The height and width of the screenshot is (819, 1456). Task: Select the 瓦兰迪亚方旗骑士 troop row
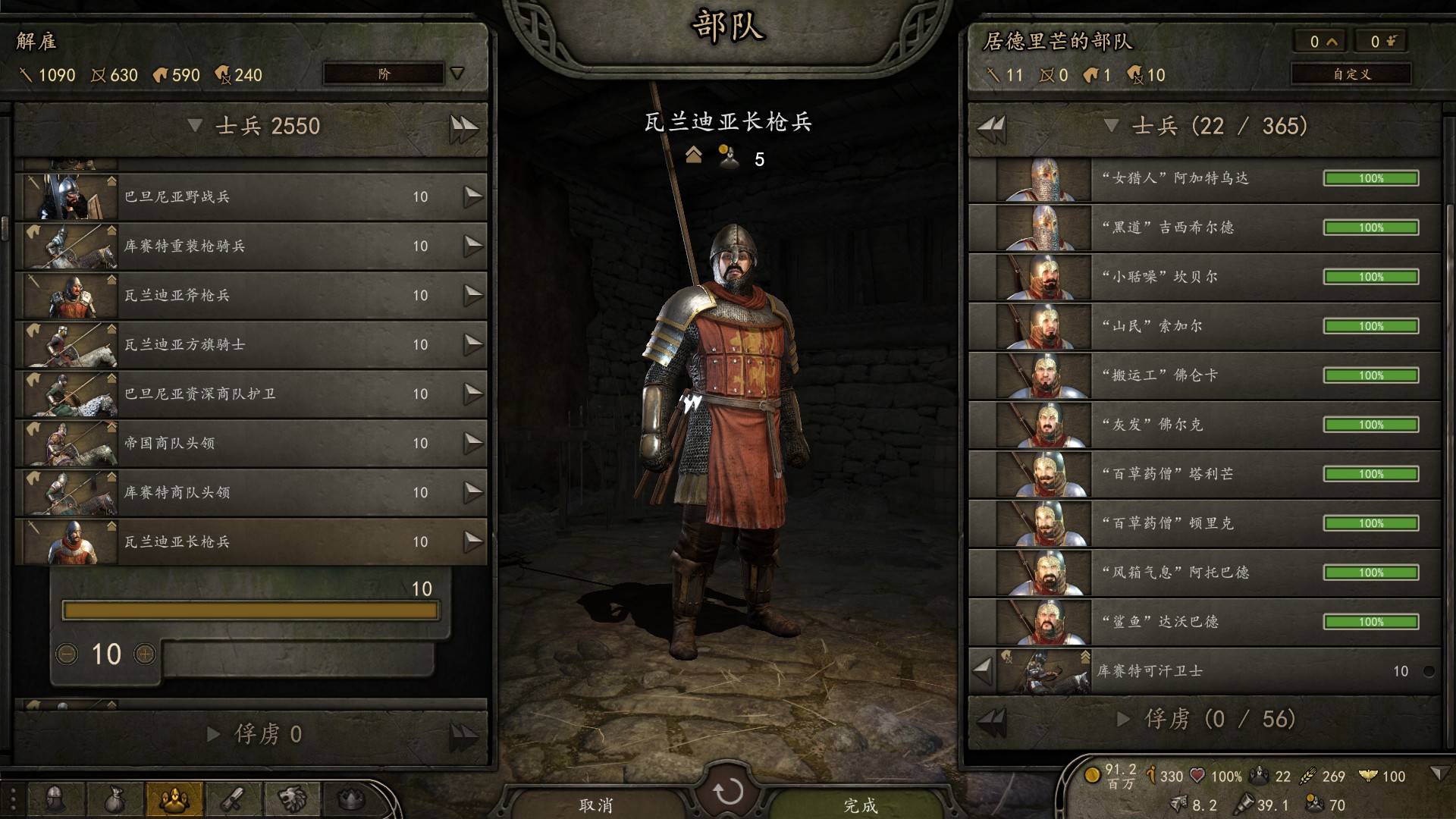(250, 344)
